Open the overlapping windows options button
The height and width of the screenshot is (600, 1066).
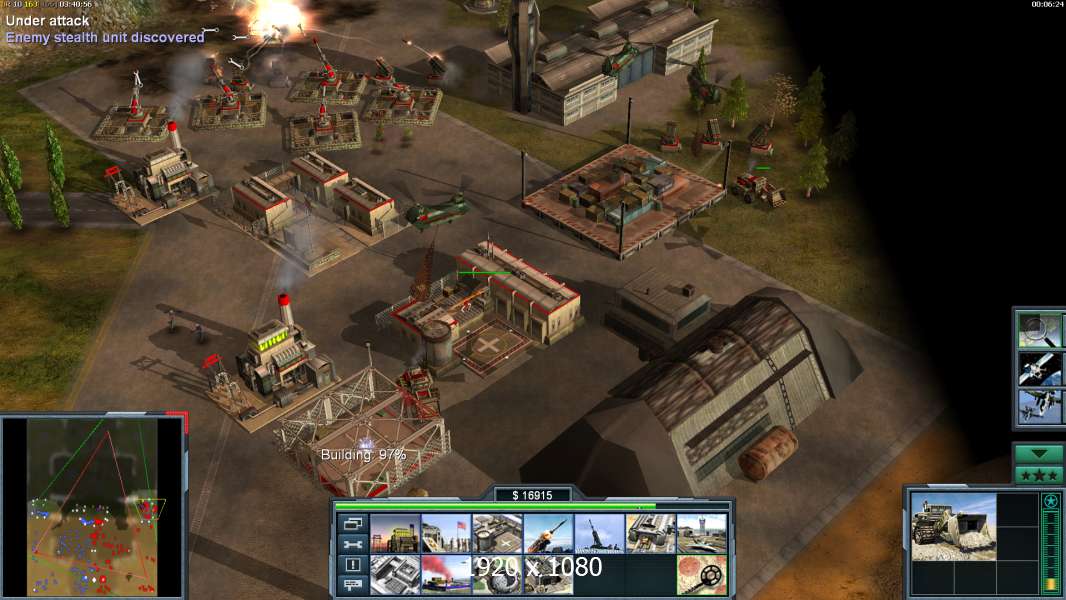click(353, 523)
